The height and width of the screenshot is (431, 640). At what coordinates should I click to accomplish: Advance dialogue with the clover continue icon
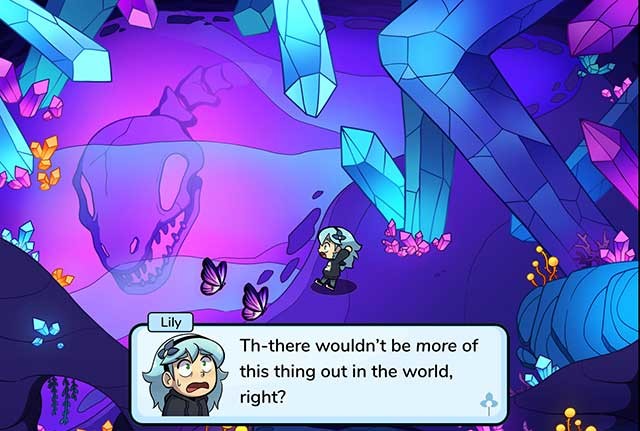coord(489,403)
